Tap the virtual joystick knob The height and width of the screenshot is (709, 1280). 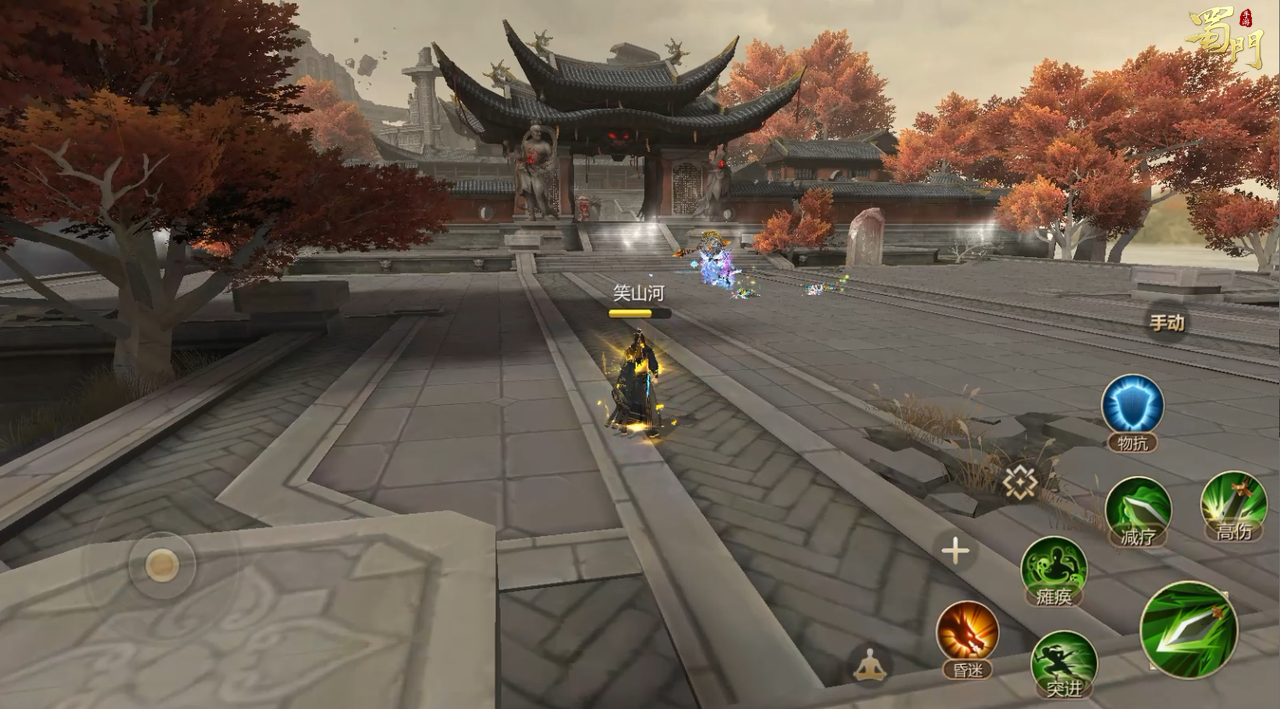(x=162, y=566)
